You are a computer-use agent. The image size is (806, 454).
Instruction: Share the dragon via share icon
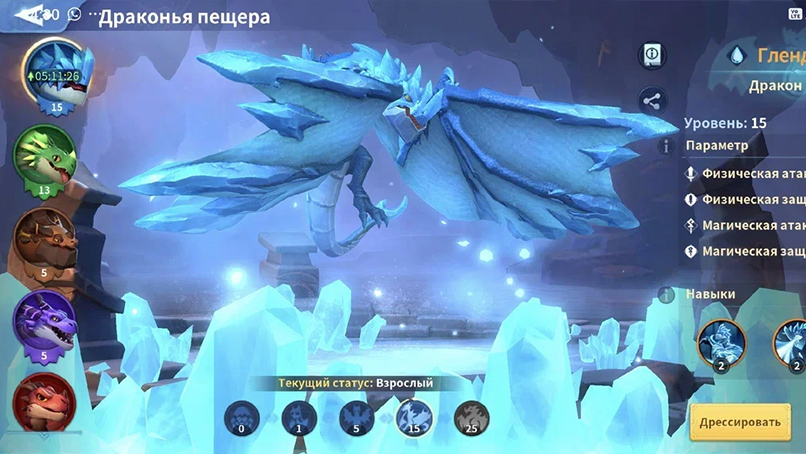tap(653, 100)
